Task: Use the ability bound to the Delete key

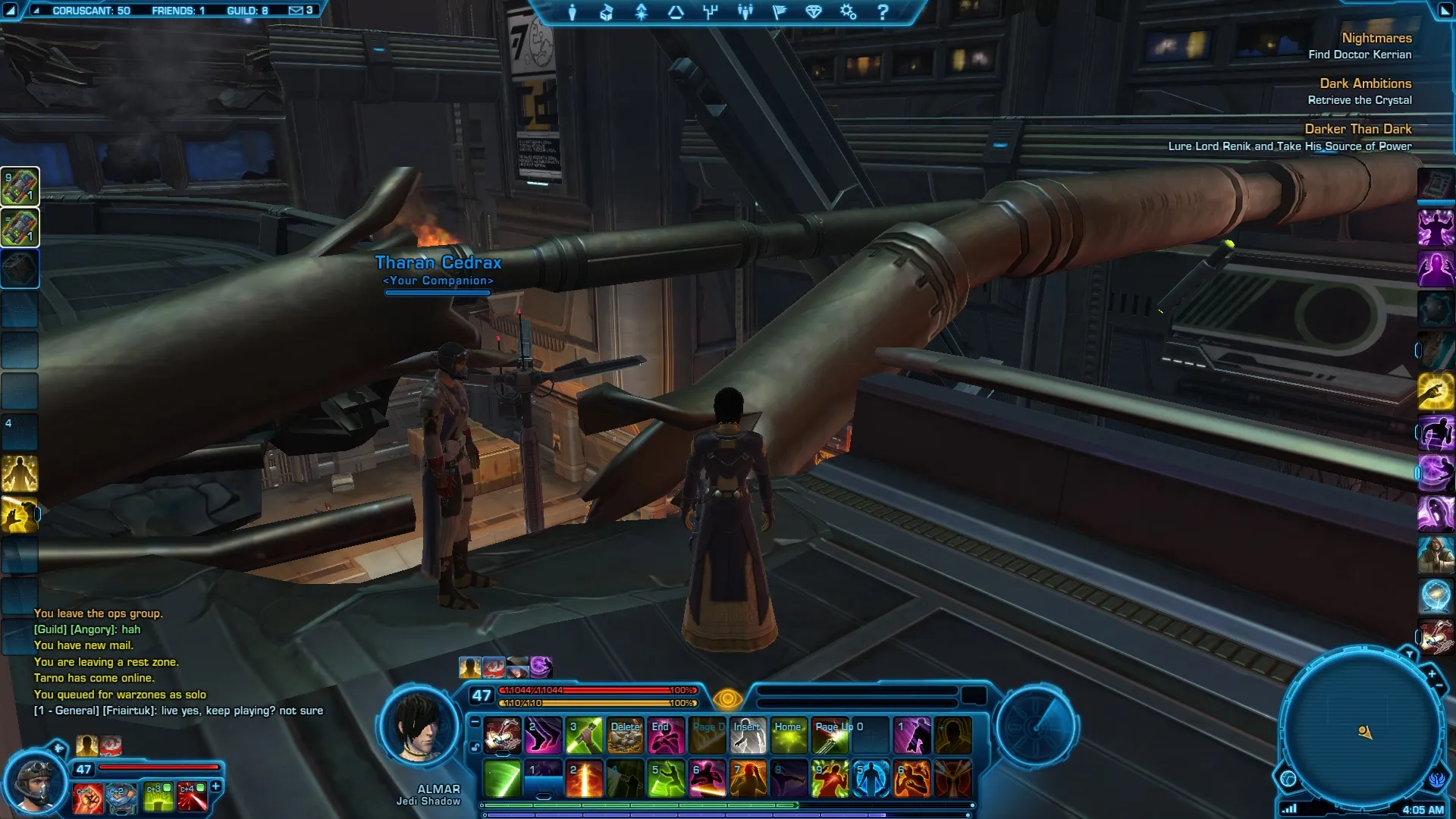Action: point(626,736)
